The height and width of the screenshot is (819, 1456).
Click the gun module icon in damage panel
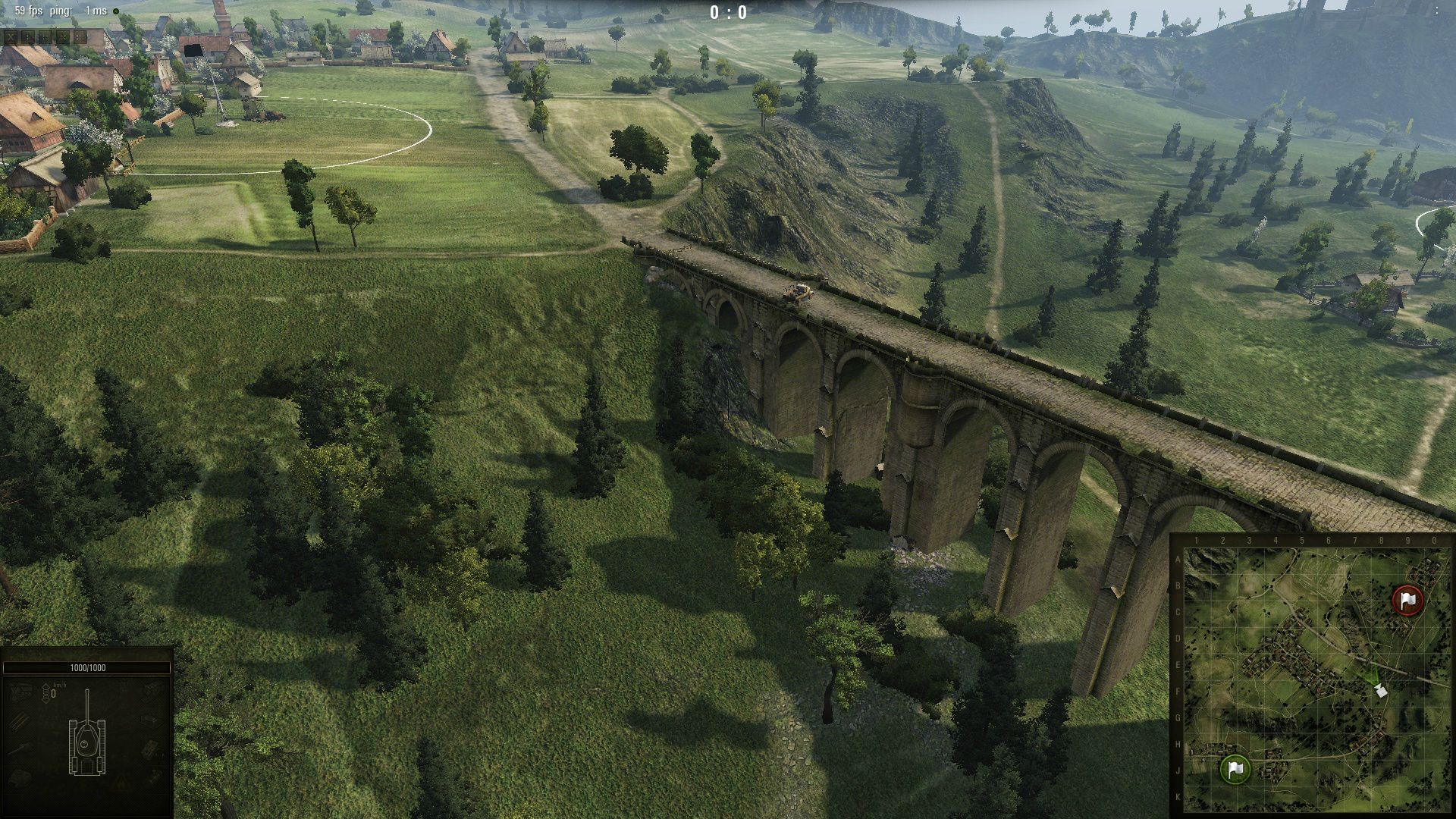(20, 748)
